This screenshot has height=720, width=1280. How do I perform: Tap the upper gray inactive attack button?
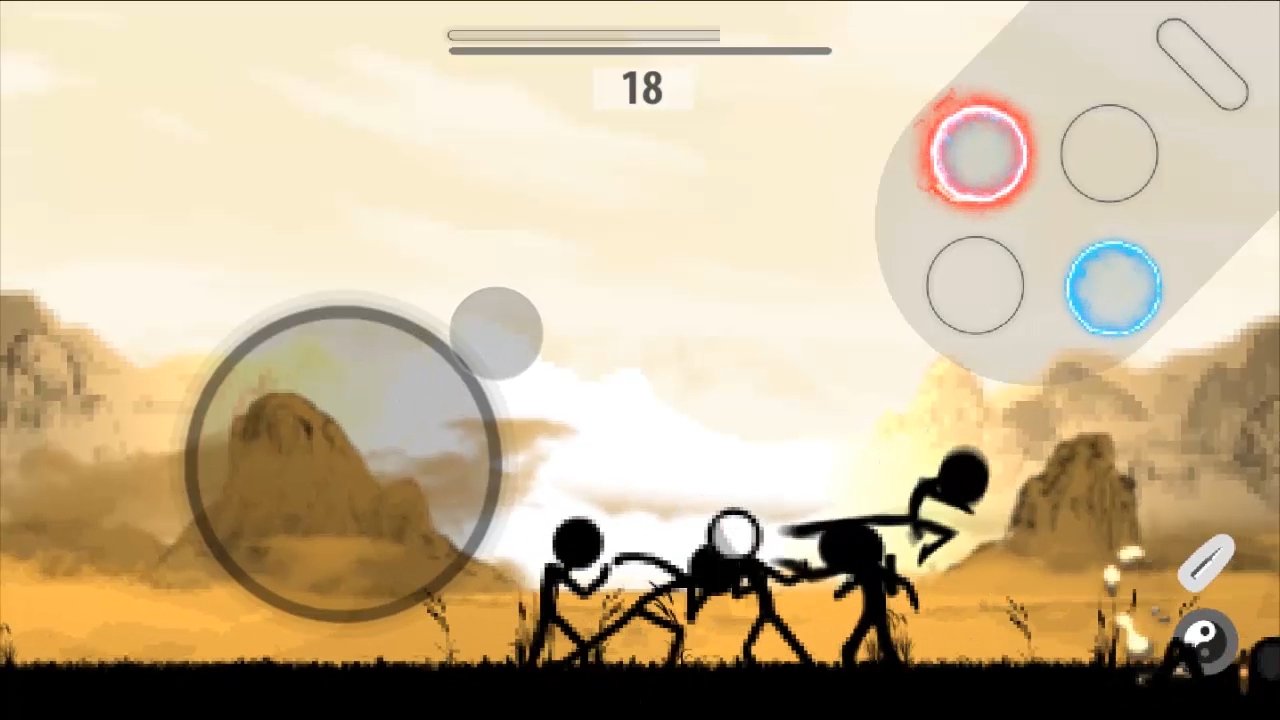coord(1108,150)
